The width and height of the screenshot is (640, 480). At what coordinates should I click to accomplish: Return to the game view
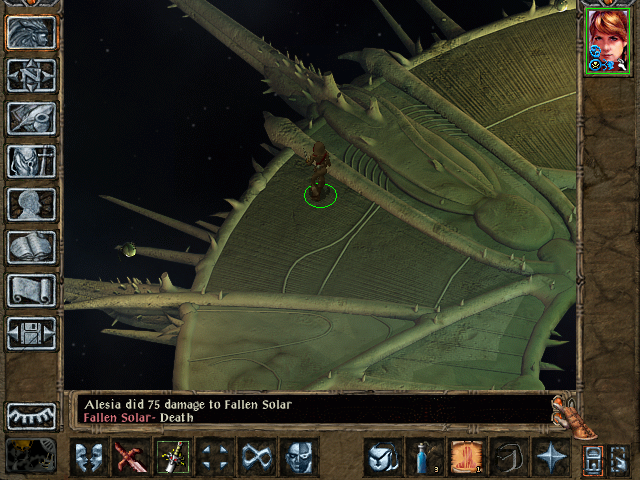pyautogui.click(x=31, y=32)
